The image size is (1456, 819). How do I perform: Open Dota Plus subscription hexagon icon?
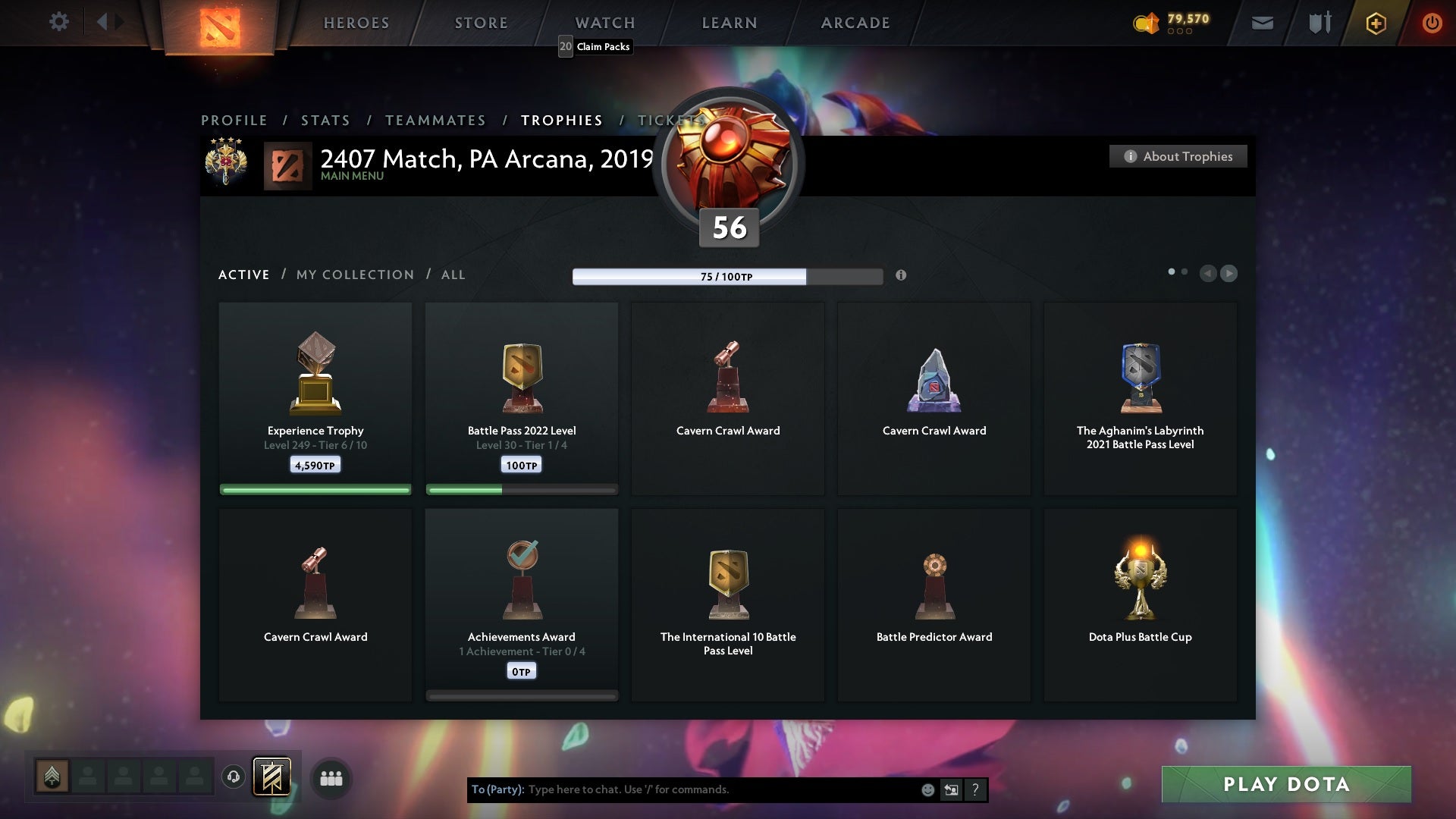coord(1375,23)
